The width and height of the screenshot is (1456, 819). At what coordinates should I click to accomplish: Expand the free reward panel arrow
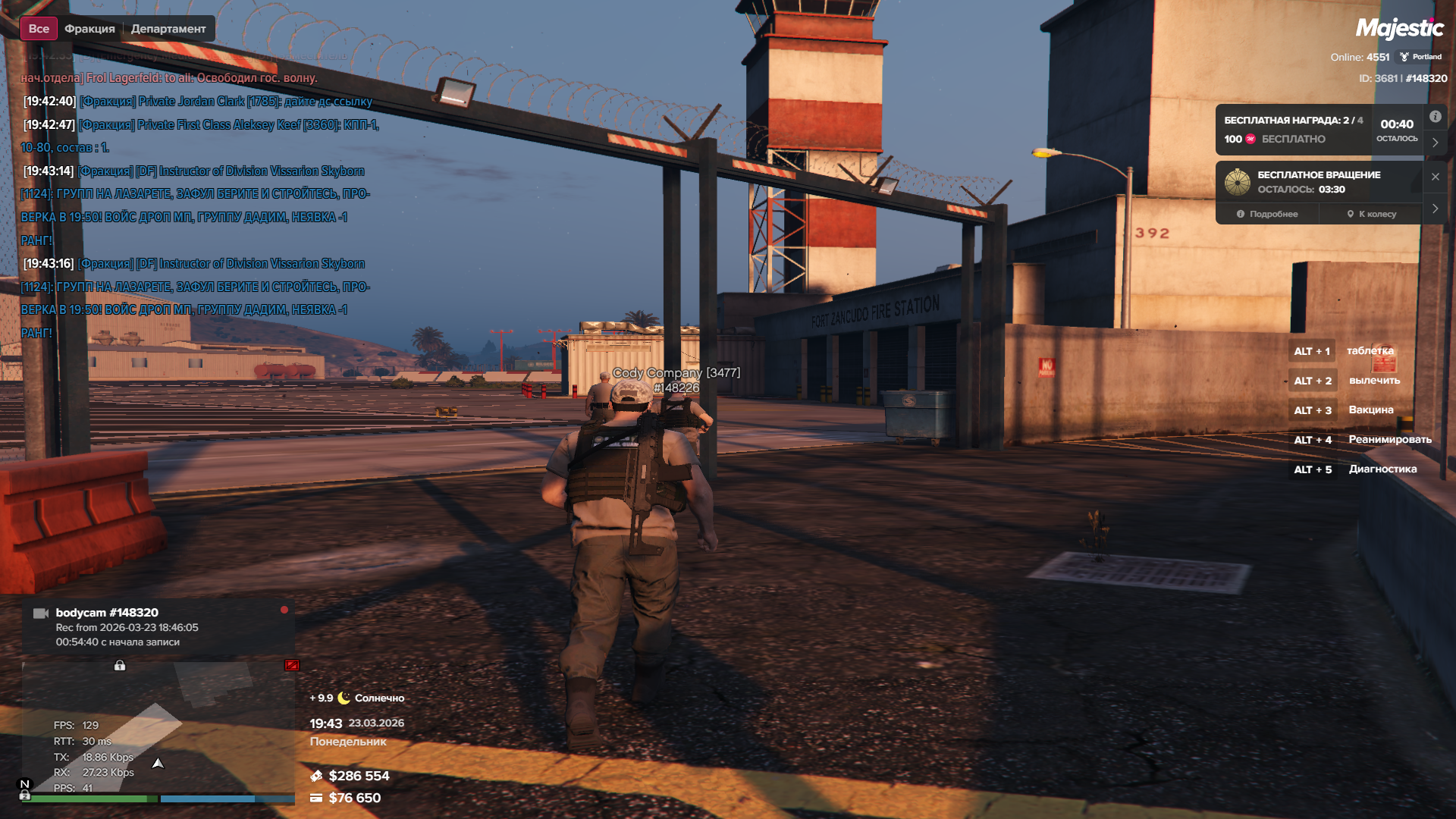(1436, 143)
